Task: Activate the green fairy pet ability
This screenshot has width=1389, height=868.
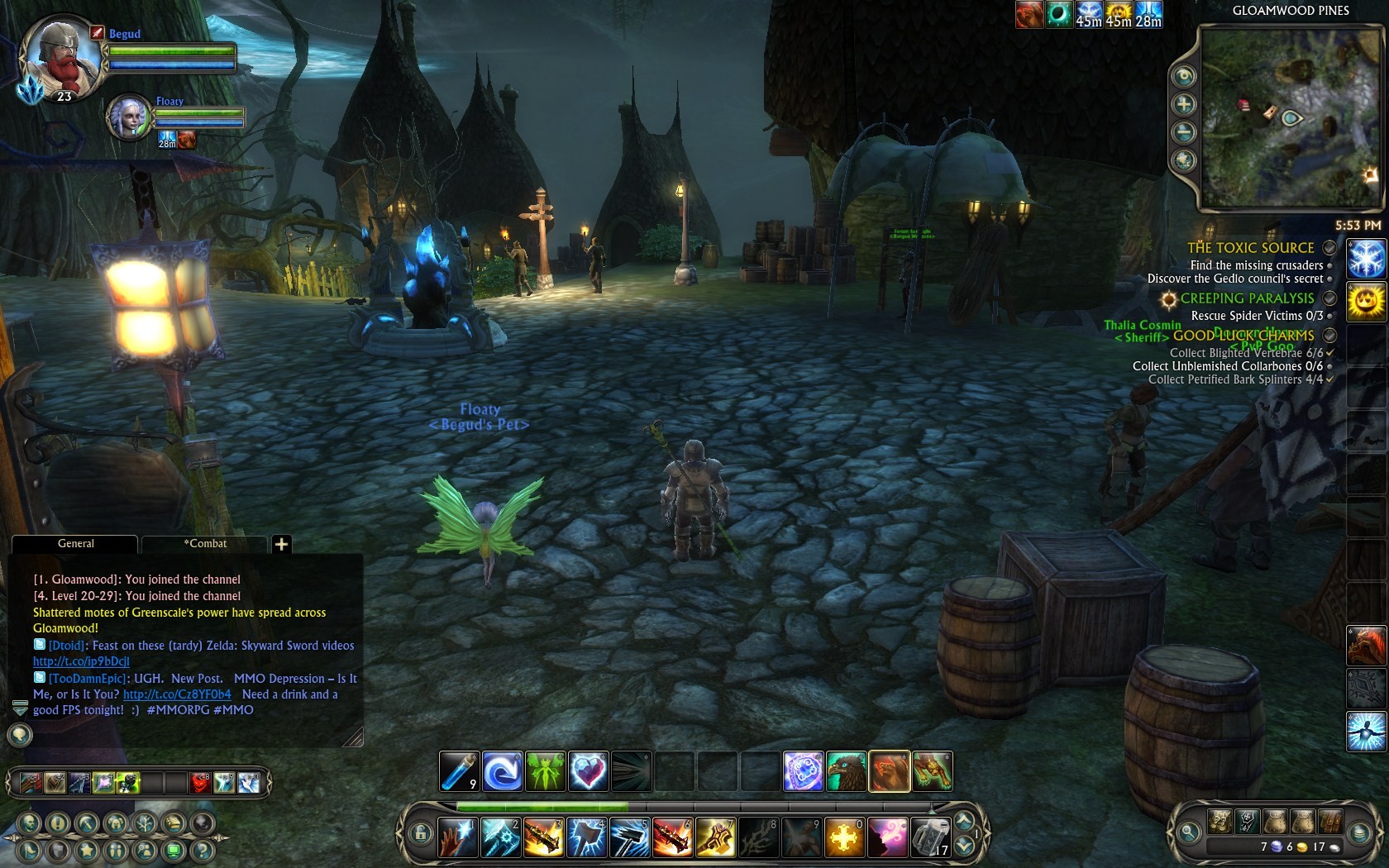Action: (545, 771)
